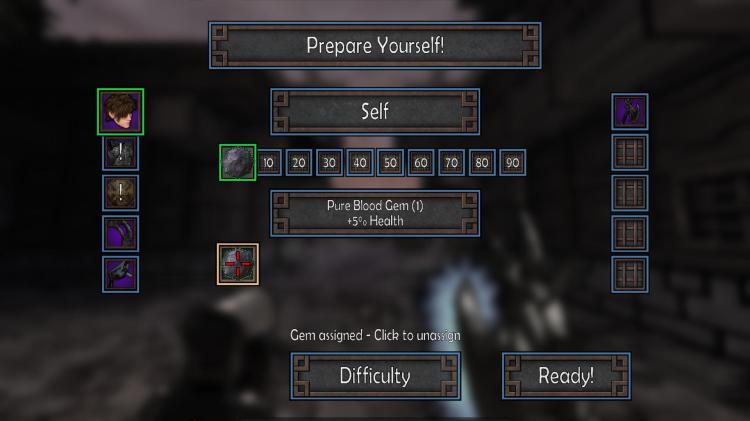Choose level 40 tier
This screenshot has height=421, width=750.
click(360, 163)
